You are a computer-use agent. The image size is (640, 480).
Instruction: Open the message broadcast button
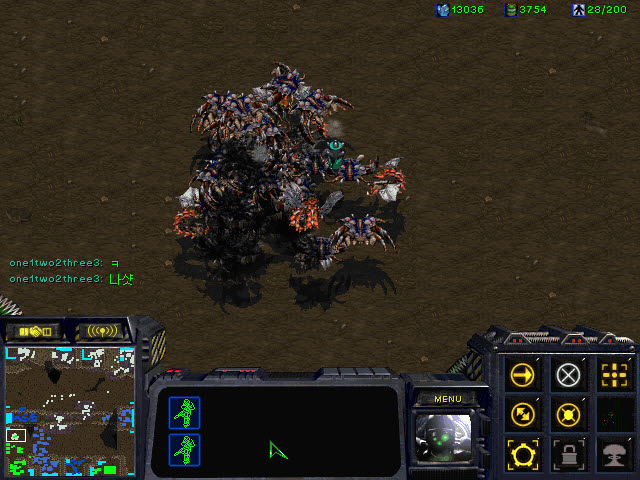(102, 331)
